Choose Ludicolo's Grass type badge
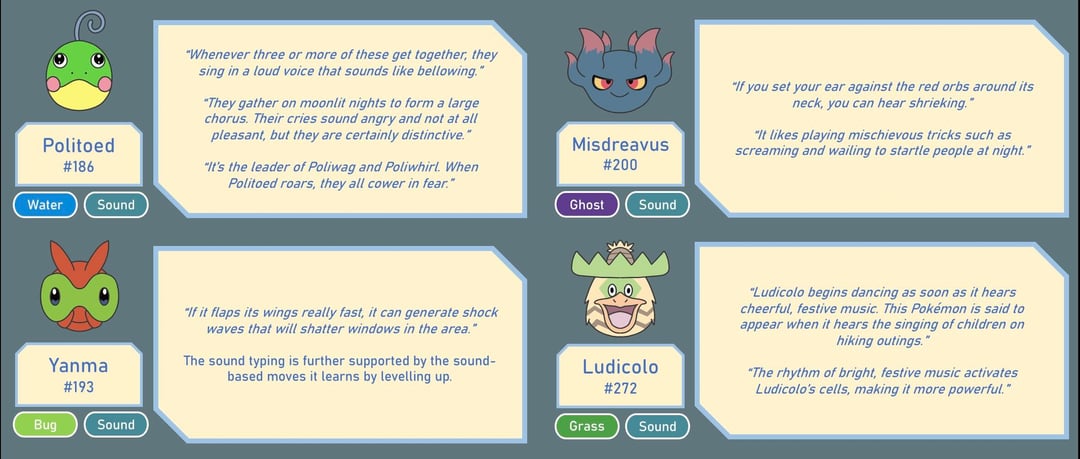 click(587, 426)
